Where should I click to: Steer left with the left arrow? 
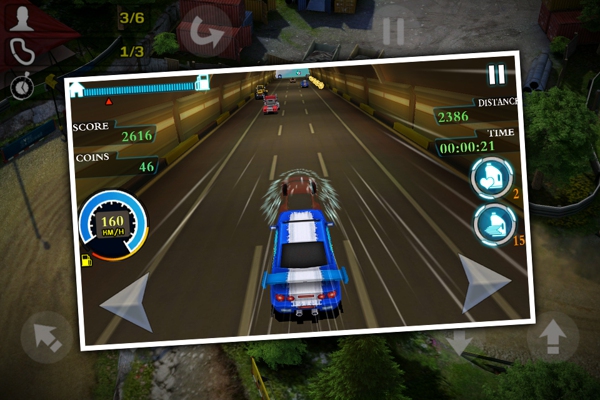[x=127, y=301]
